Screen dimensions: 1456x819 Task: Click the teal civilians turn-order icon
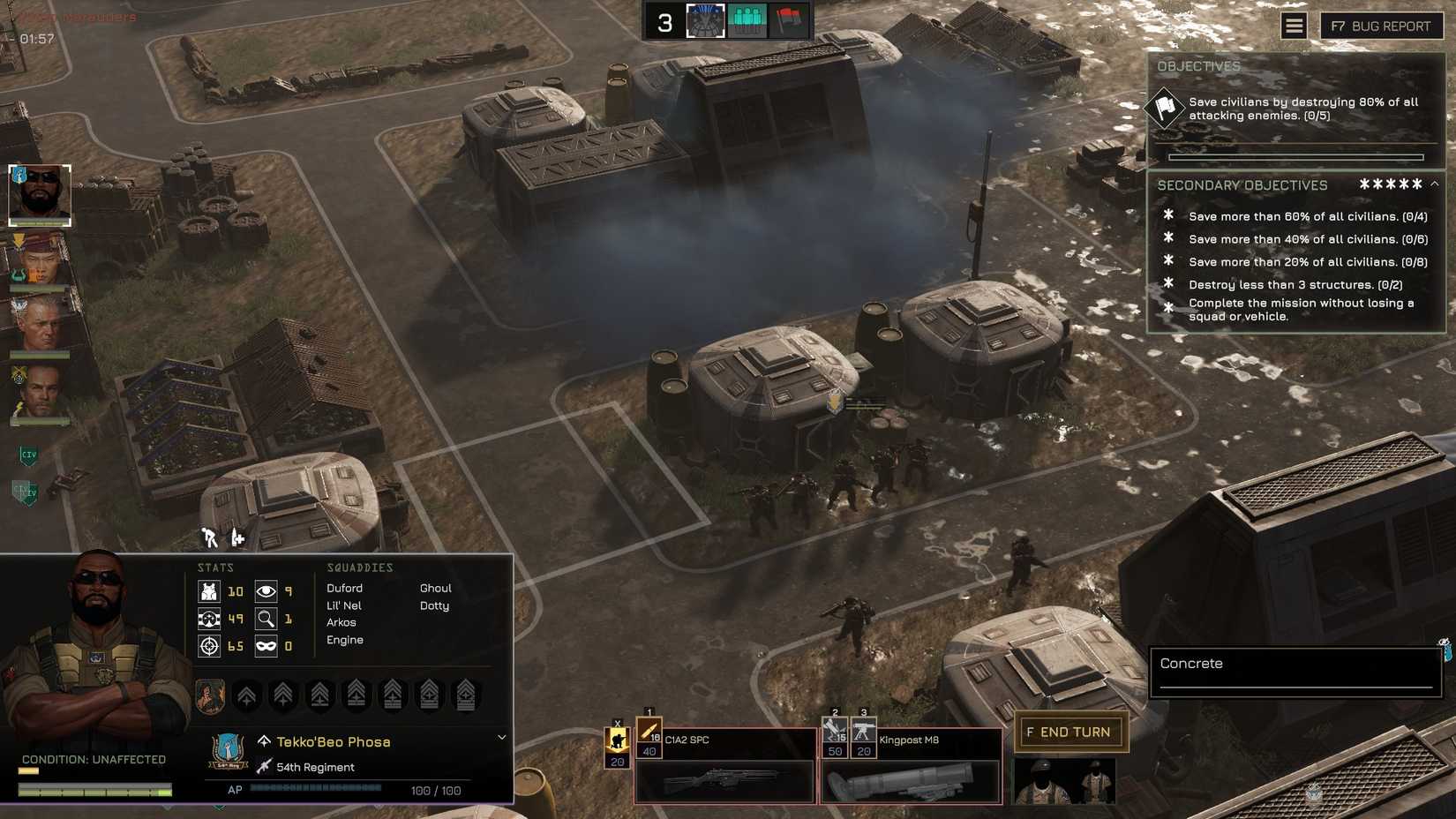pos(747,21)
